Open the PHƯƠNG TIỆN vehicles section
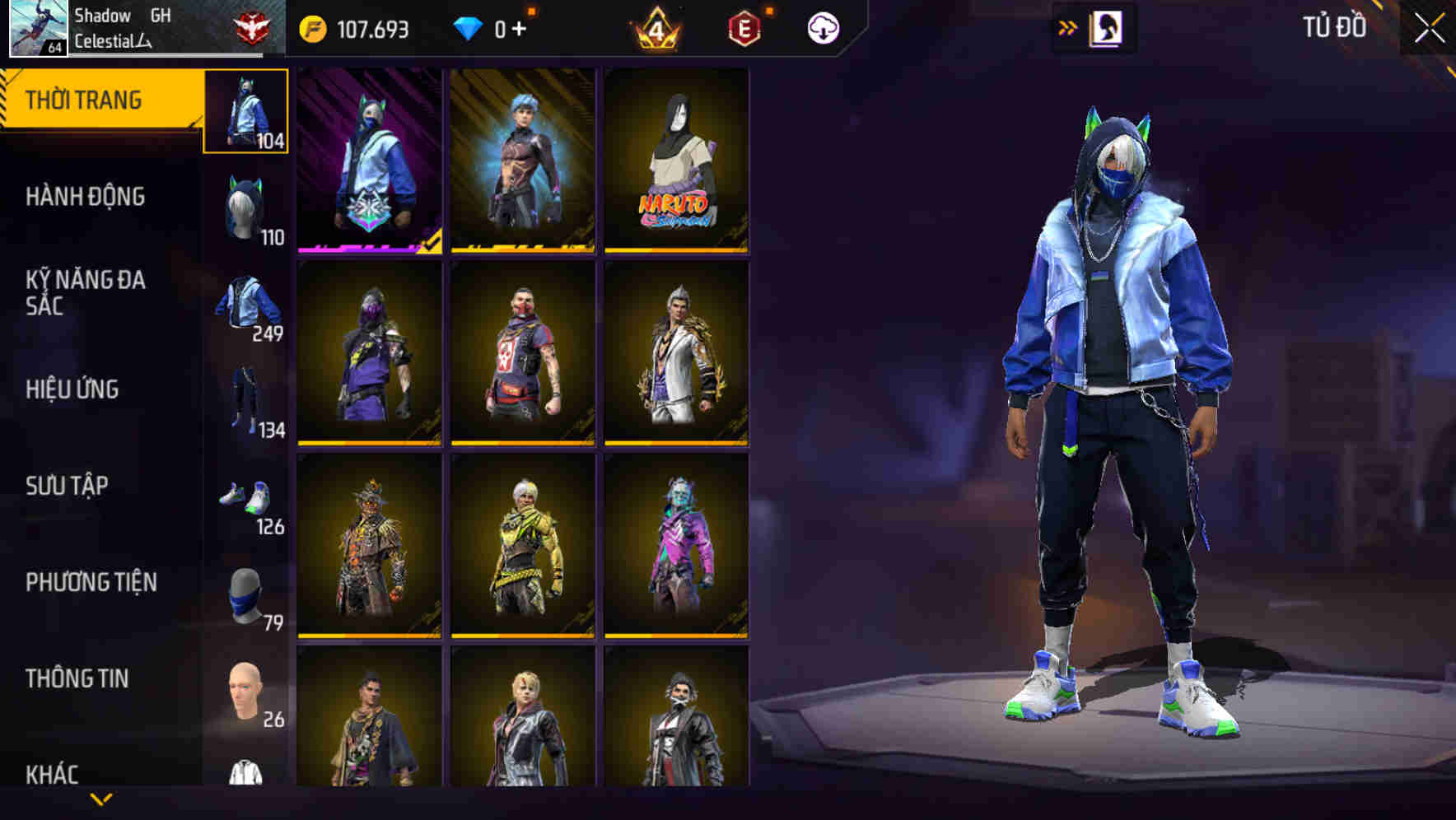Image resolution: width=1456 pixels, height=820 pixels. coord(91,580)
